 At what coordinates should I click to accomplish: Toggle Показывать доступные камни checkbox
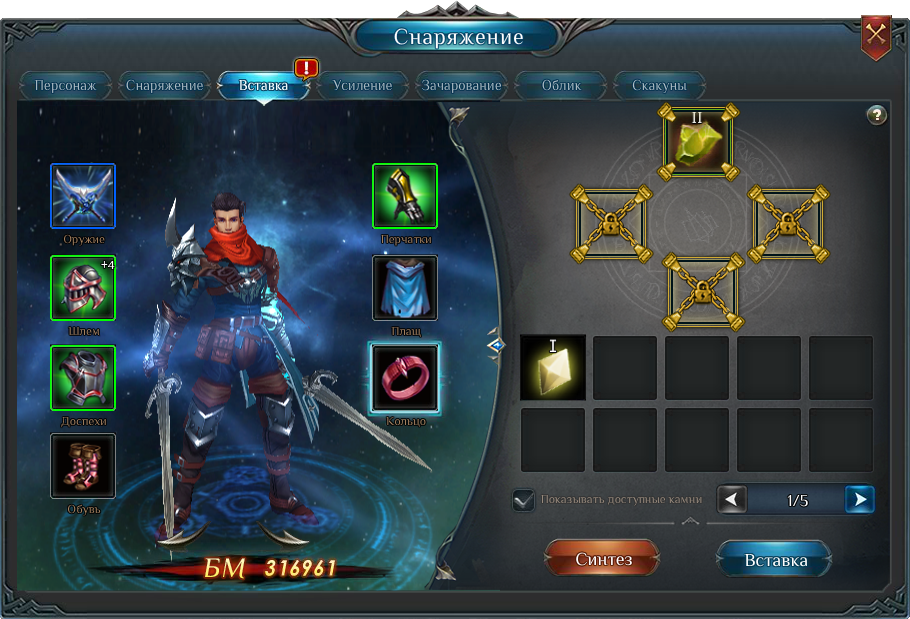click(x=523, y=500)
